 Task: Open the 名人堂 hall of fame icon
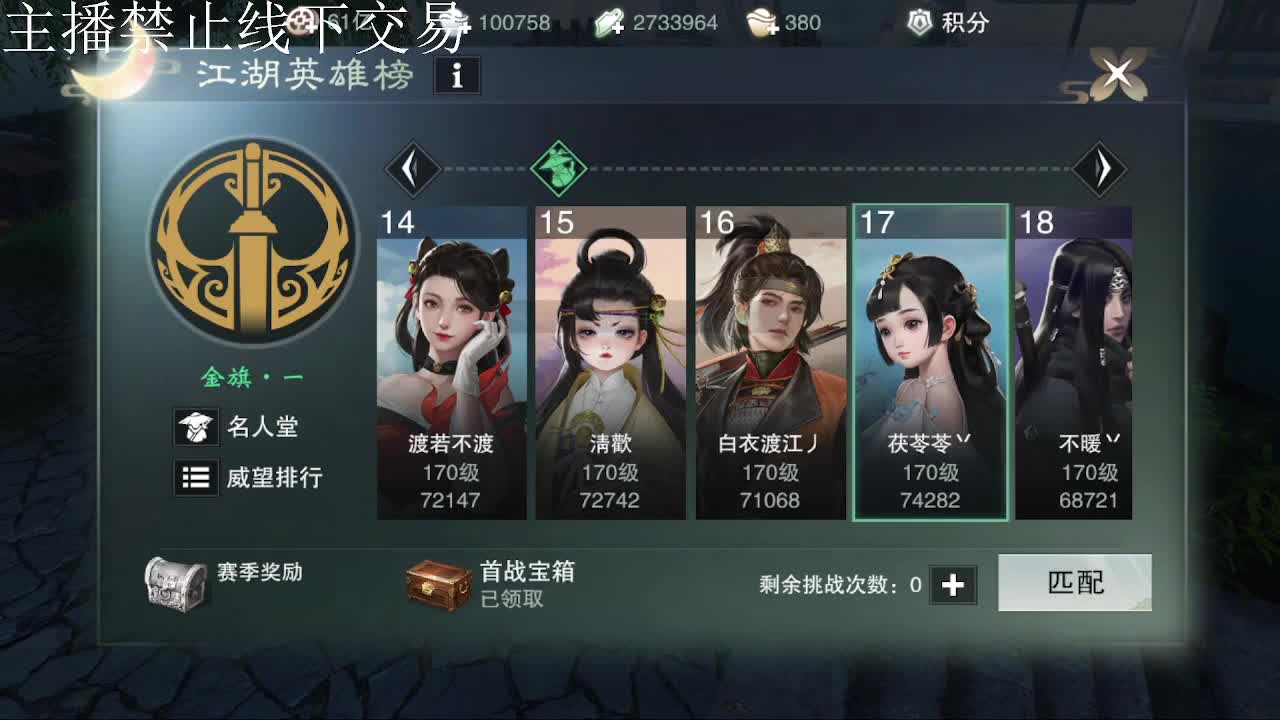point(197,427)
